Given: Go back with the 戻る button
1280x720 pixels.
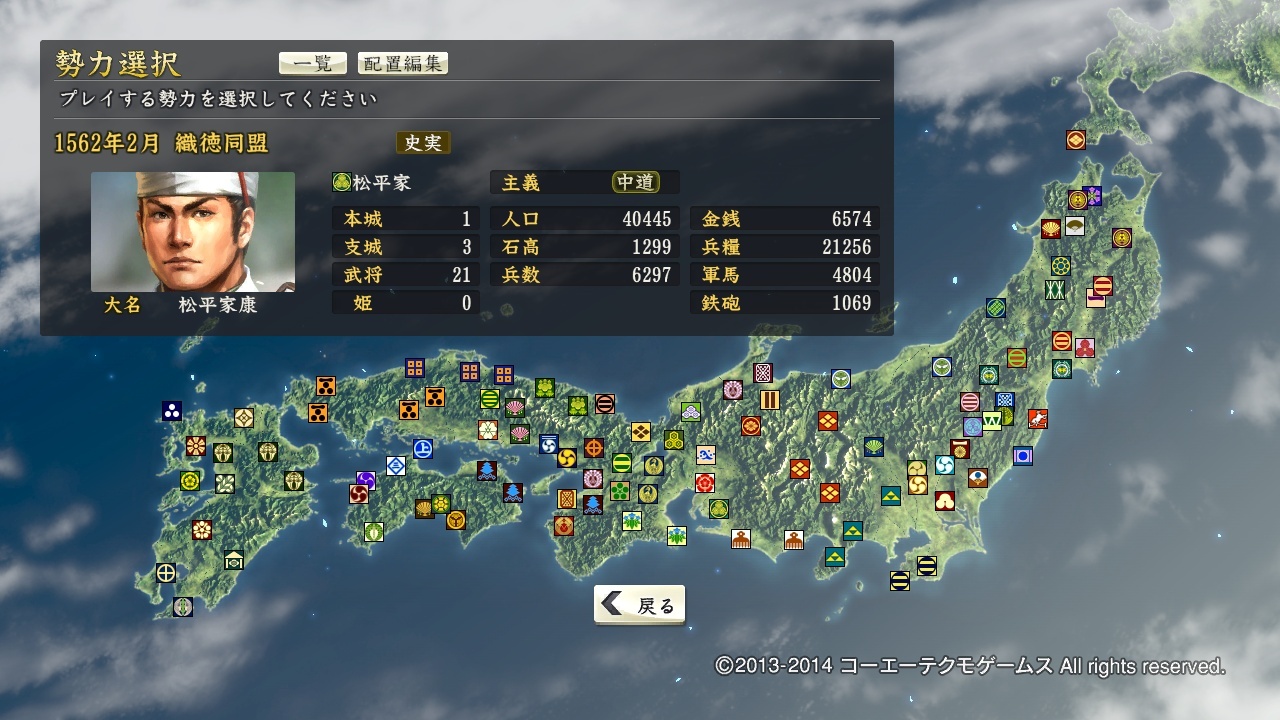Looking at the screenshot, I should [640, 605].
